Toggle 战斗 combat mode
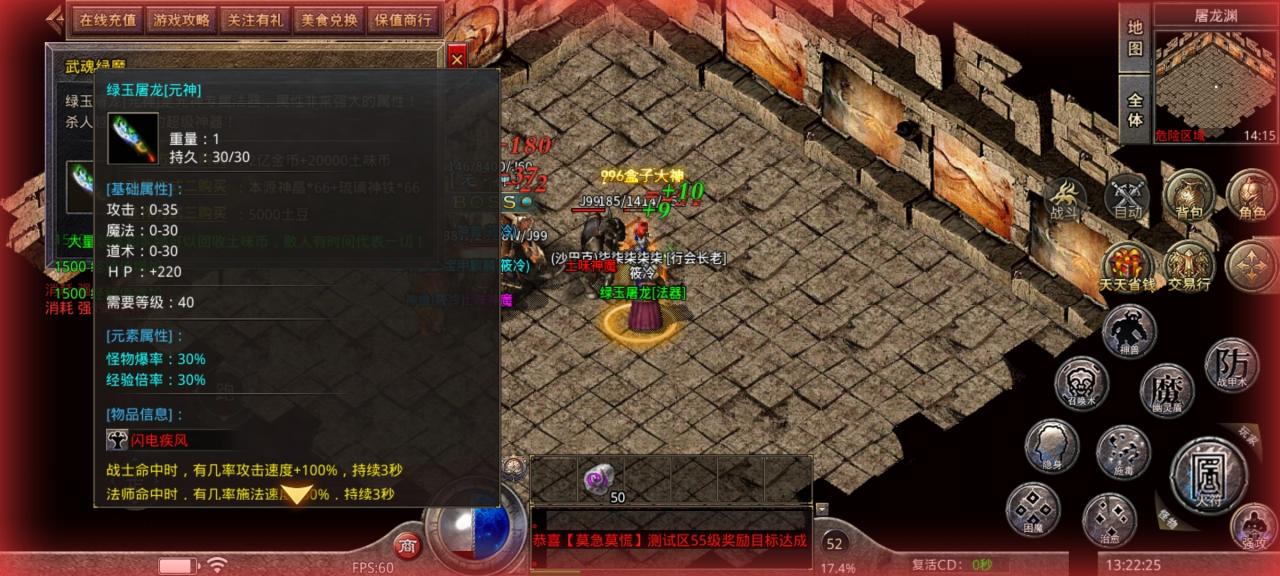The height and width of the screenshot is (576, 1280). [x=1067, y=198]
